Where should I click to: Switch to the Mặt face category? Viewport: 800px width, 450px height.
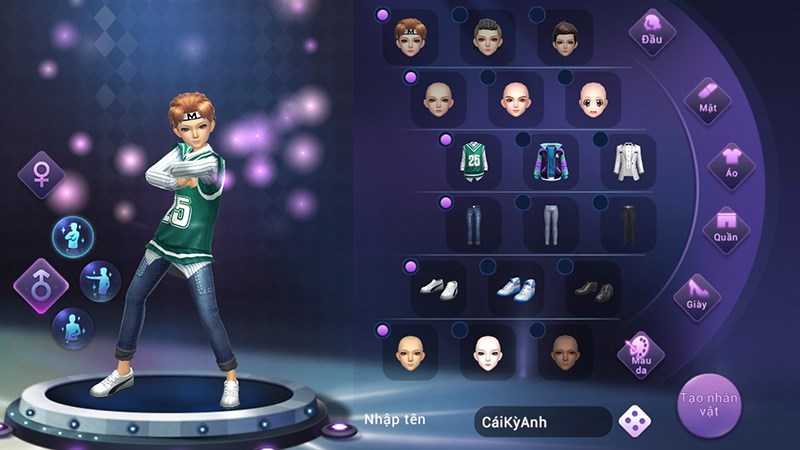tap(707, 99)
